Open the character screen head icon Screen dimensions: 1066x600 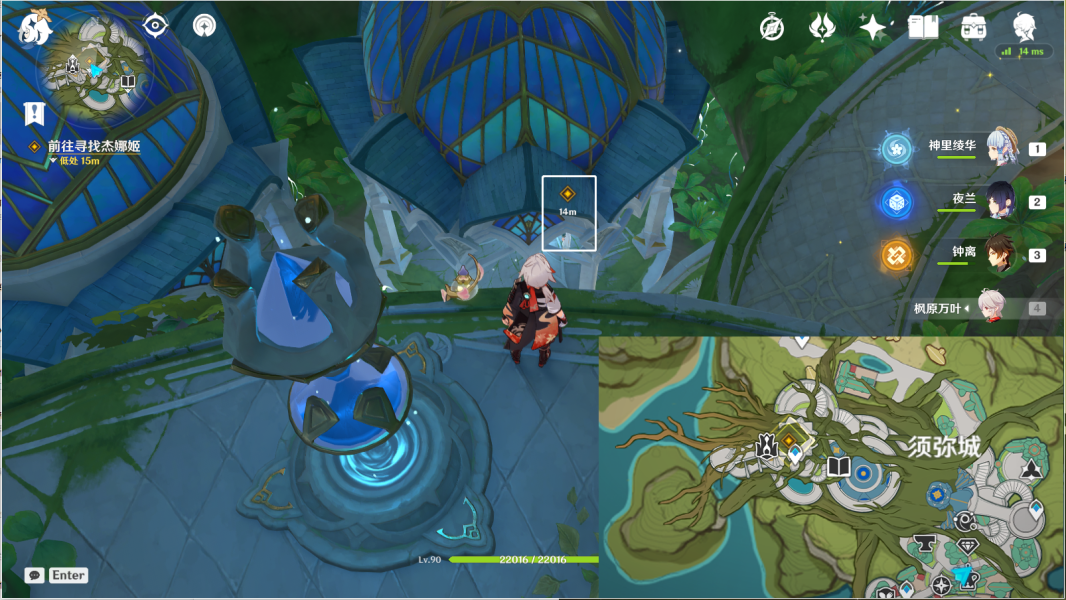pos(1024,25)
